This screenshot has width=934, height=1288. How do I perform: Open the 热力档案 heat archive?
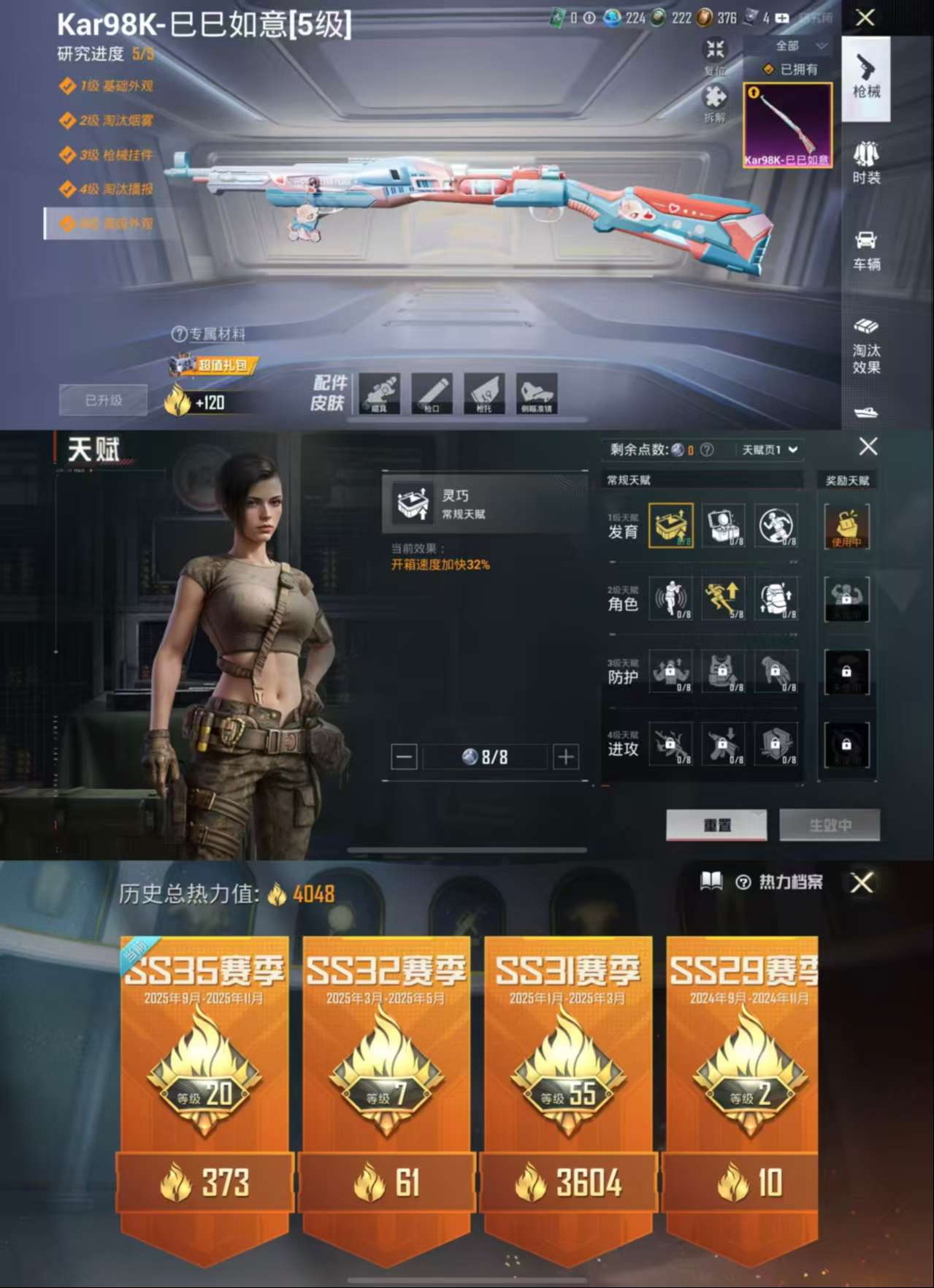pos(781,882)
